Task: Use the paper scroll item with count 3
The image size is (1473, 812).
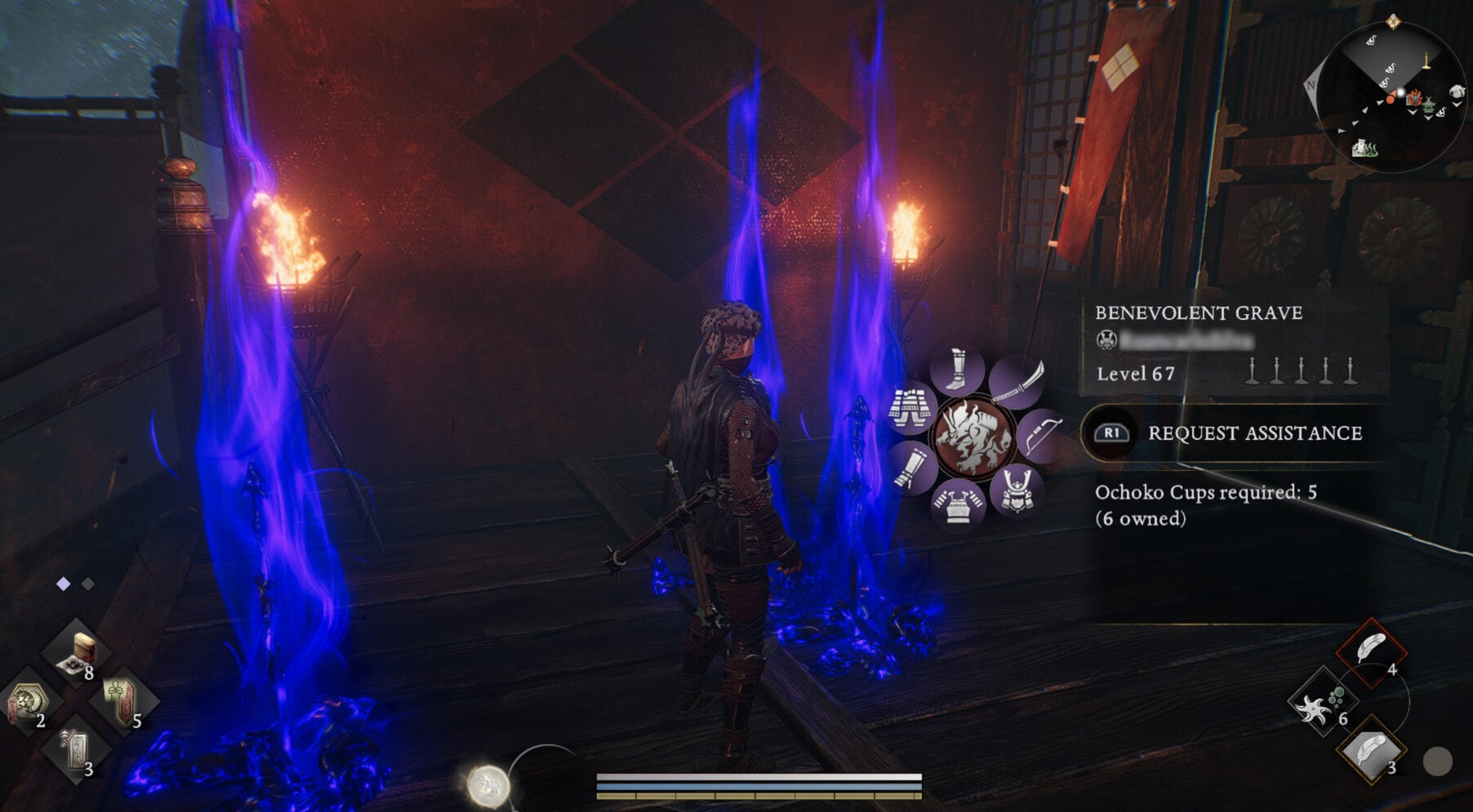Action: 76,749
